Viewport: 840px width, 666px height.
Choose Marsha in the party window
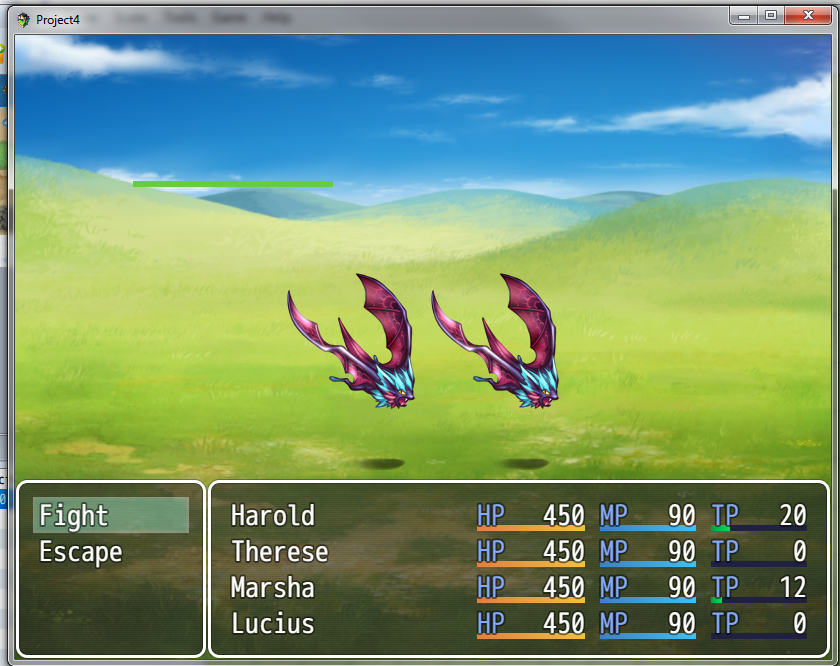(x=273, y=588)
